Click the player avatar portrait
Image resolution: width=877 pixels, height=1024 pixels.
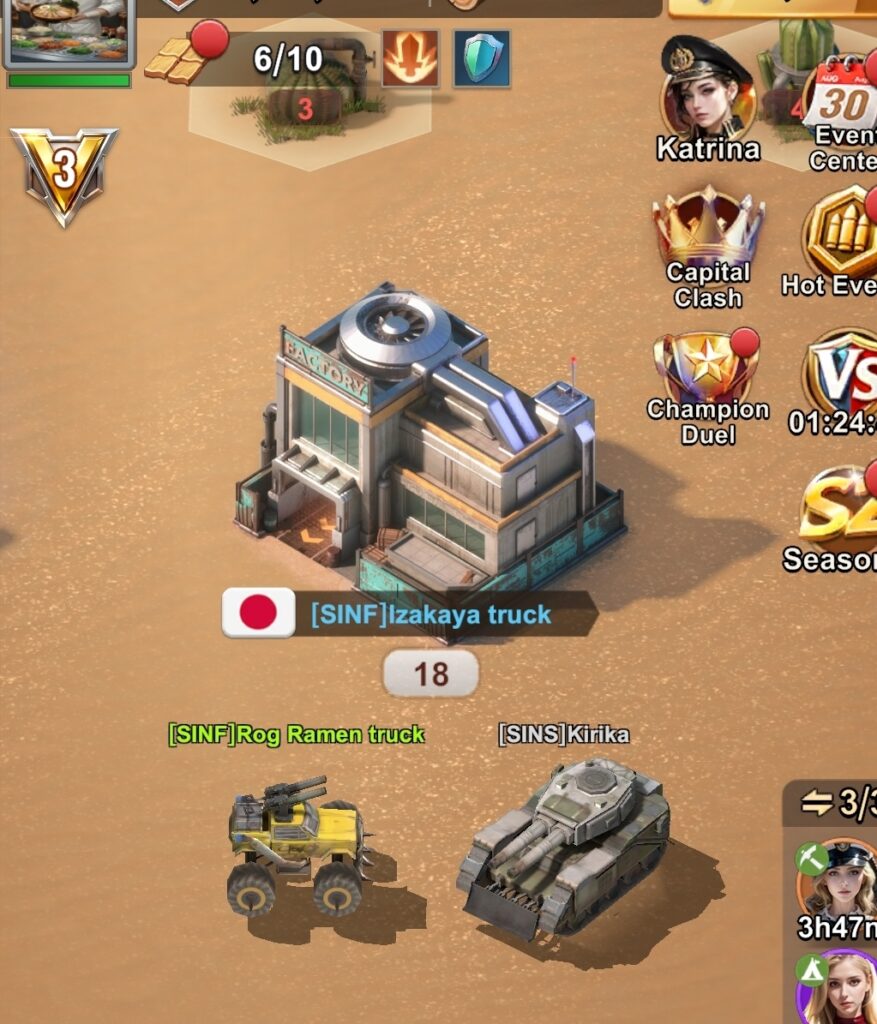click(69, 30)
